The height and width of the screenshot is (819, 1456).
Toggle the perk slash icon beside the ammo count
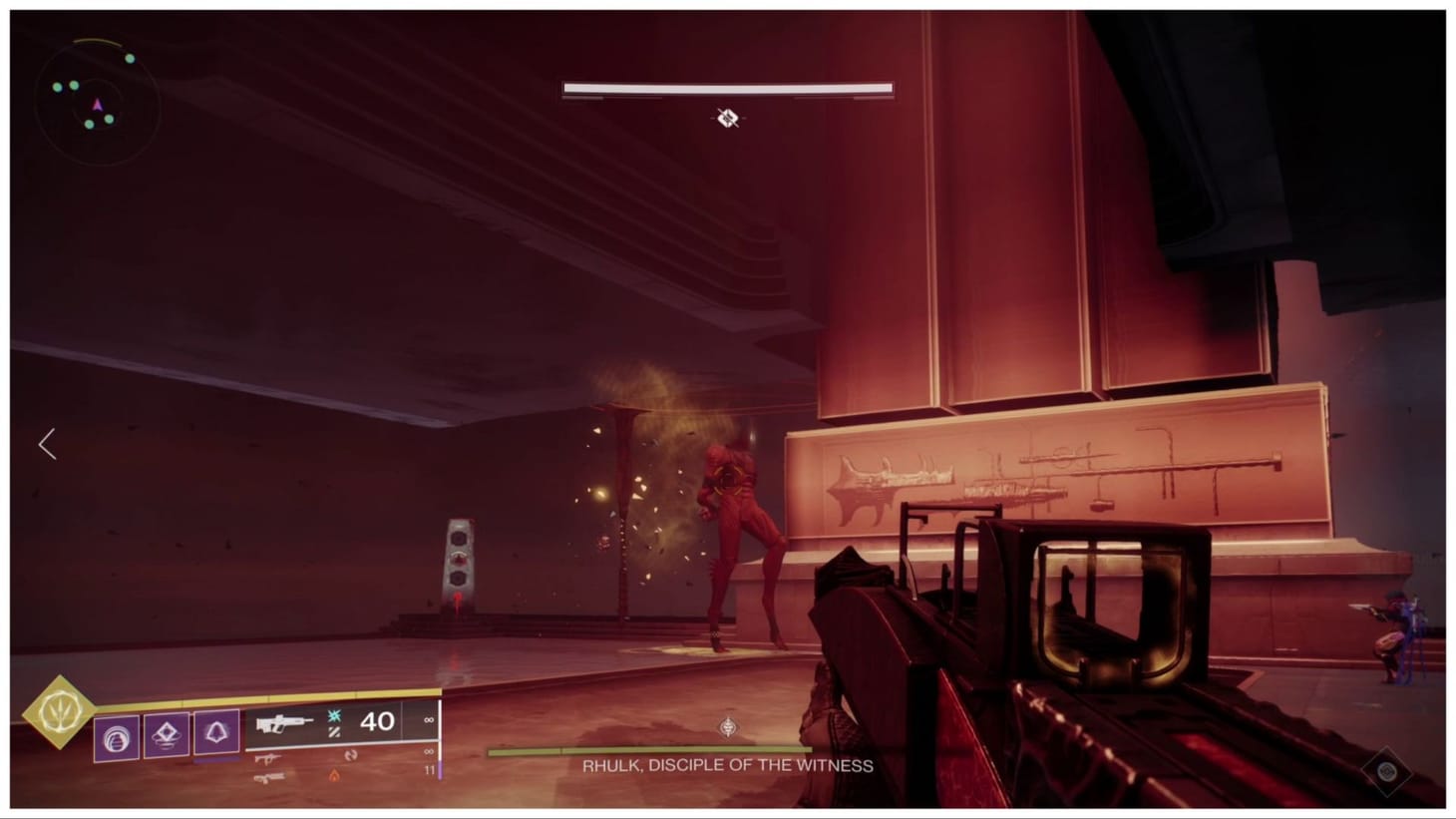point(335,731)
